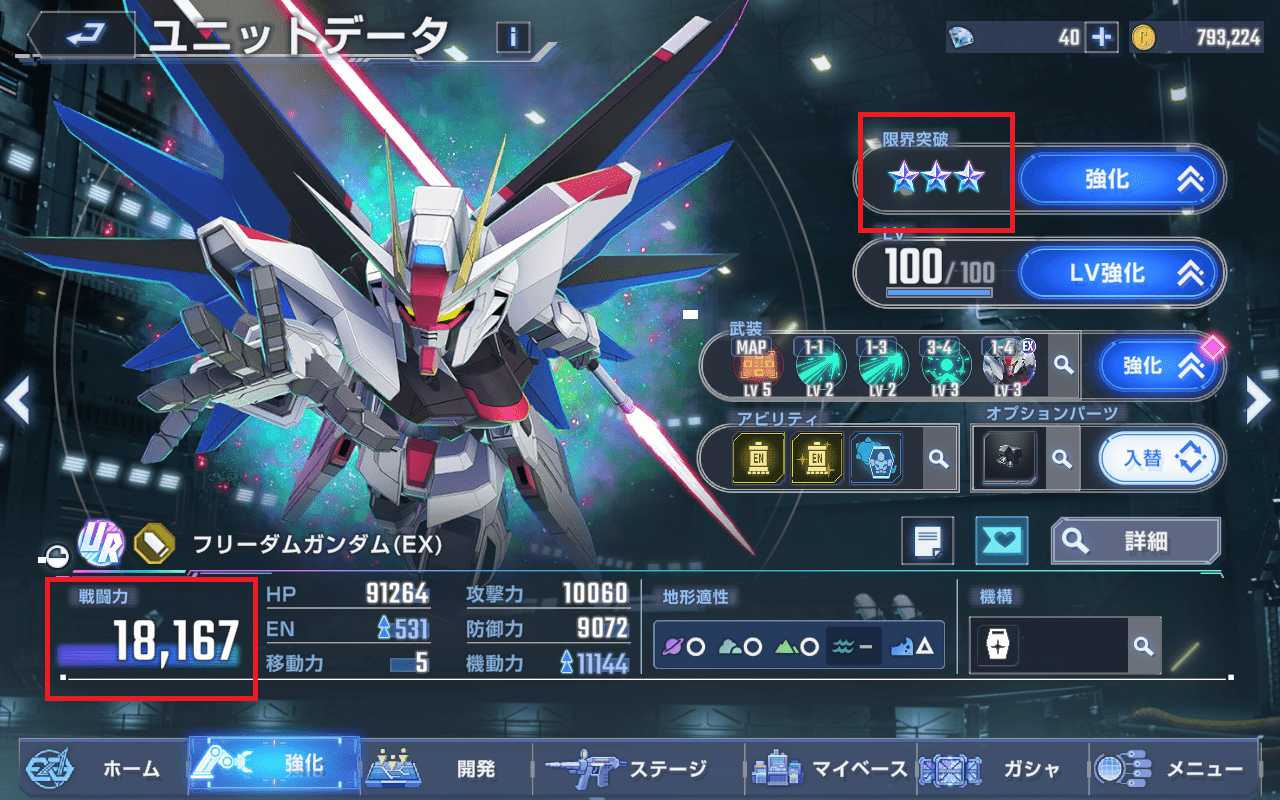
Task: Add diamonds with the plus button
Action: tap(1102, 38)
